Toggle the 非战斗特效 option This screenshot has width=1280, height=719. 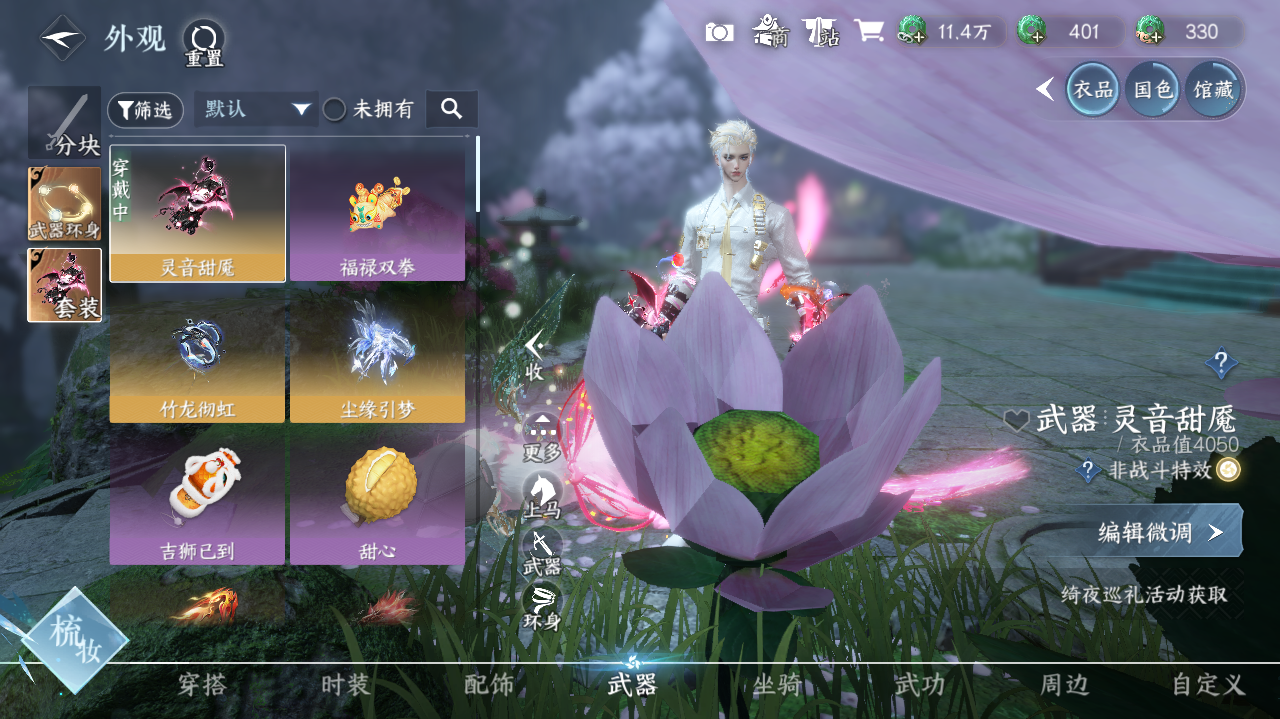1228,470
